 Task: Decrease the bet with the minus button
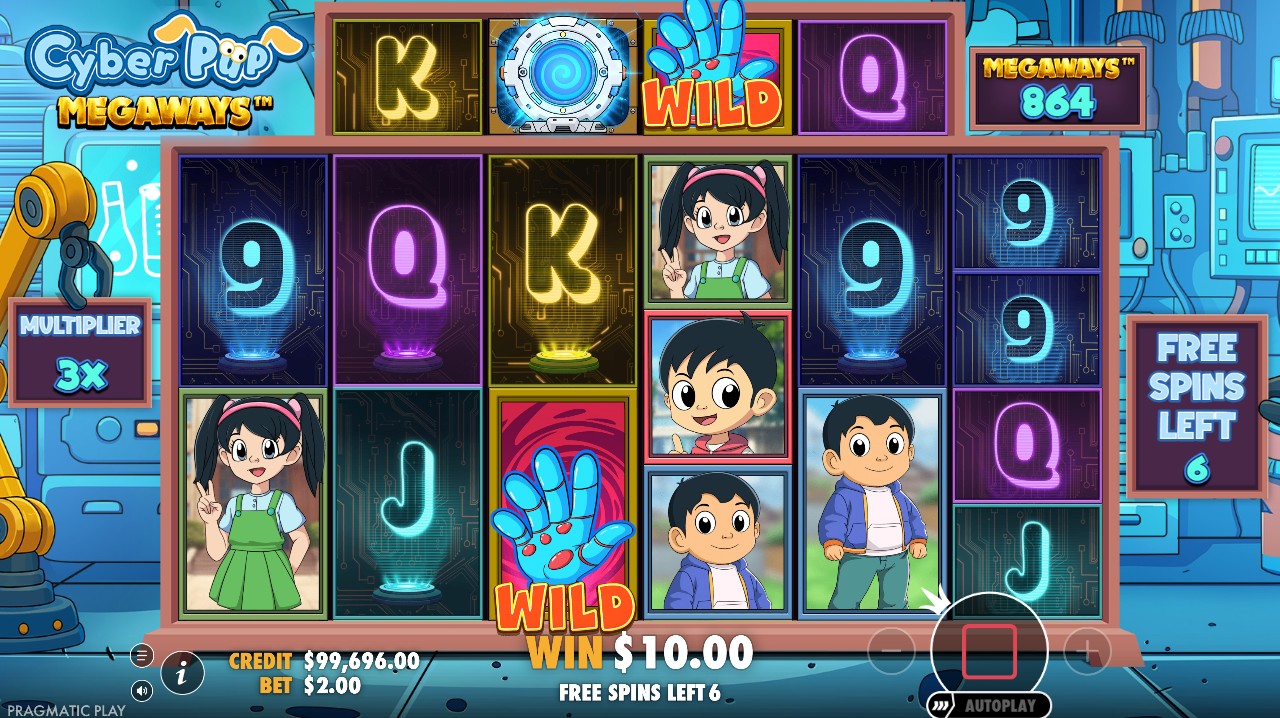(x=890, y=652)
